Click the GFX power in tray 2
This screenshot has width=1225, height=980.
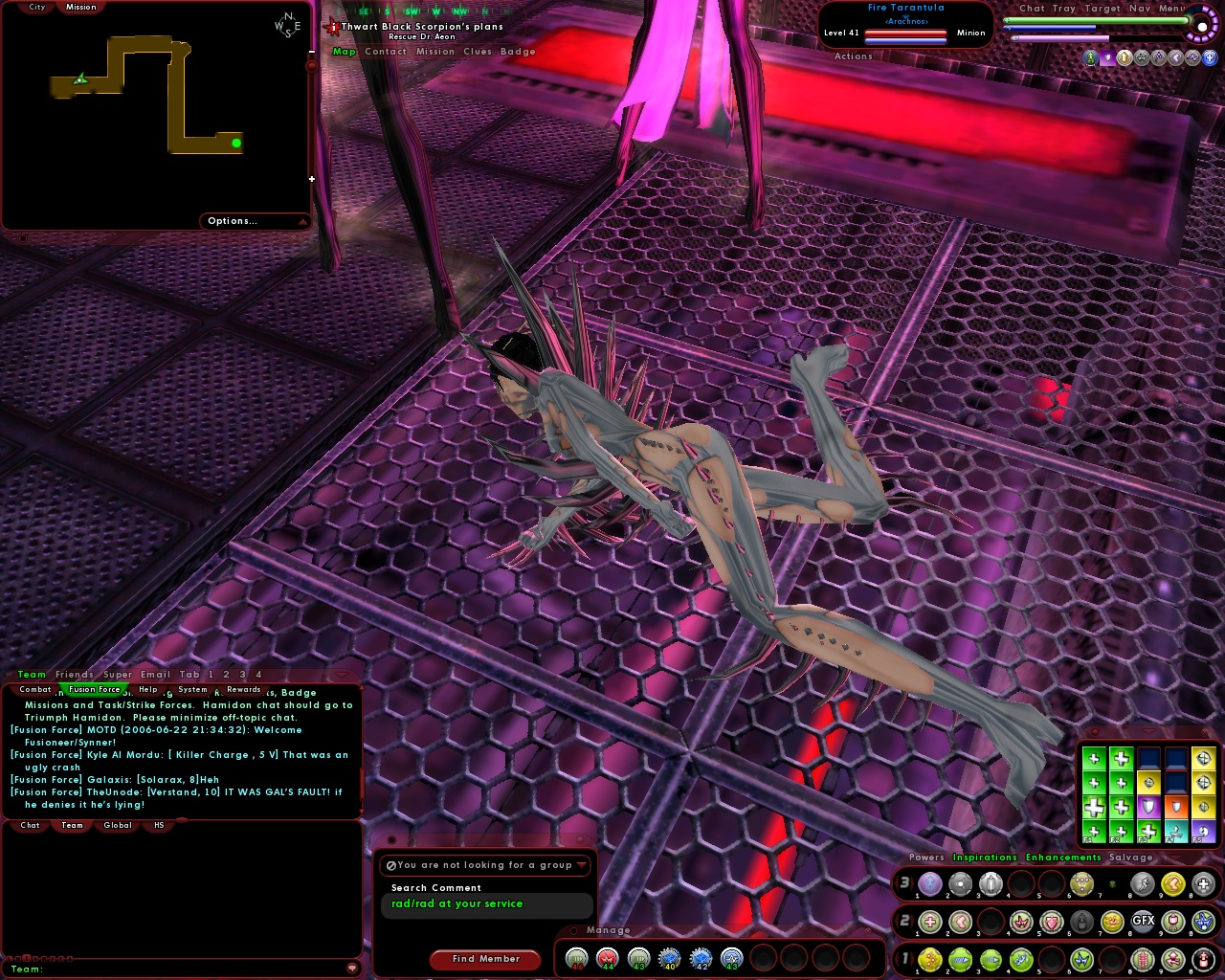tap(1143, 921)
